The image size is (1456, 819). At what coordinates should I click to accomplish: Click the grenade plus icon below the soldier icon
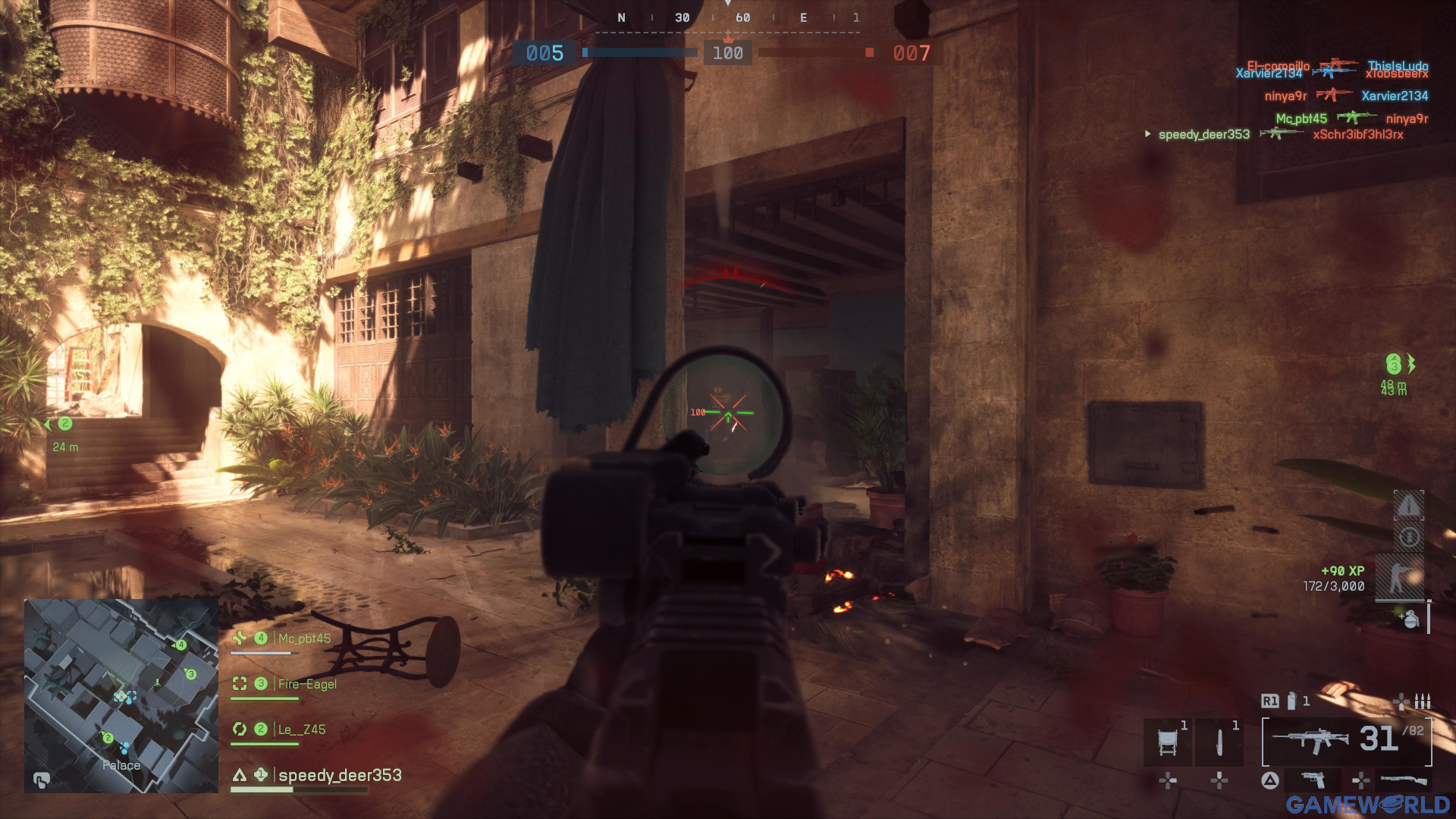1410,619
